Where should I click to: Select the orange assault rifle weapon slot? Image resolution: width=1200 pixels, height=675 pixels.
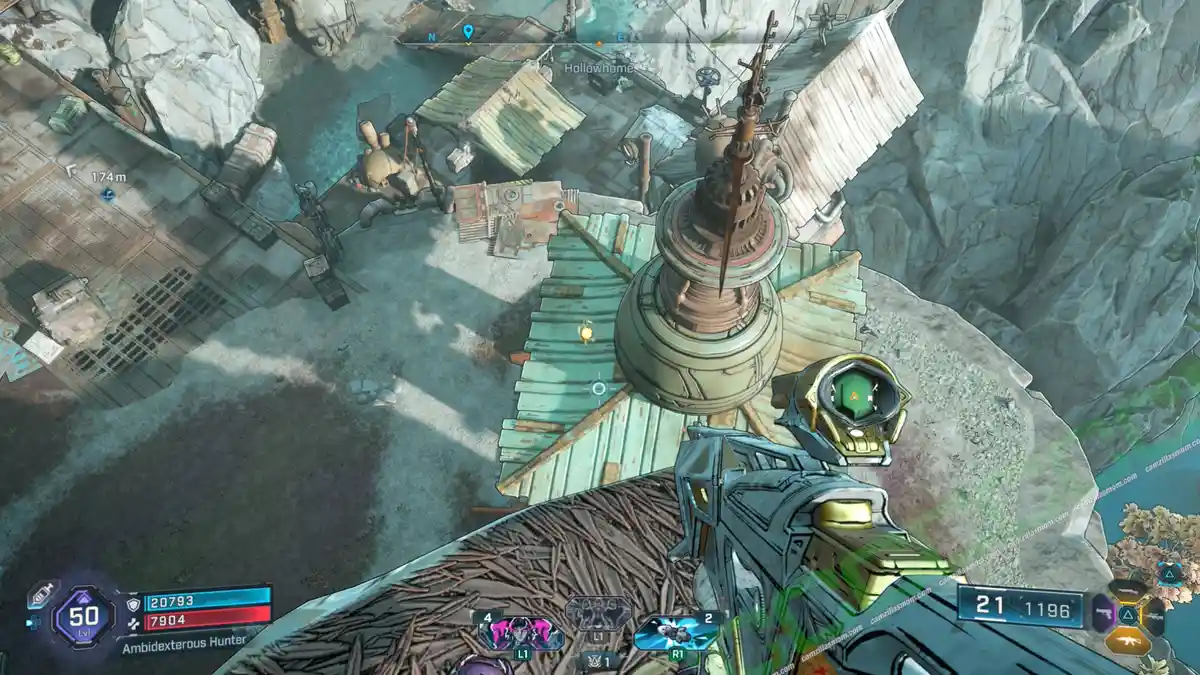(1128, 640)
